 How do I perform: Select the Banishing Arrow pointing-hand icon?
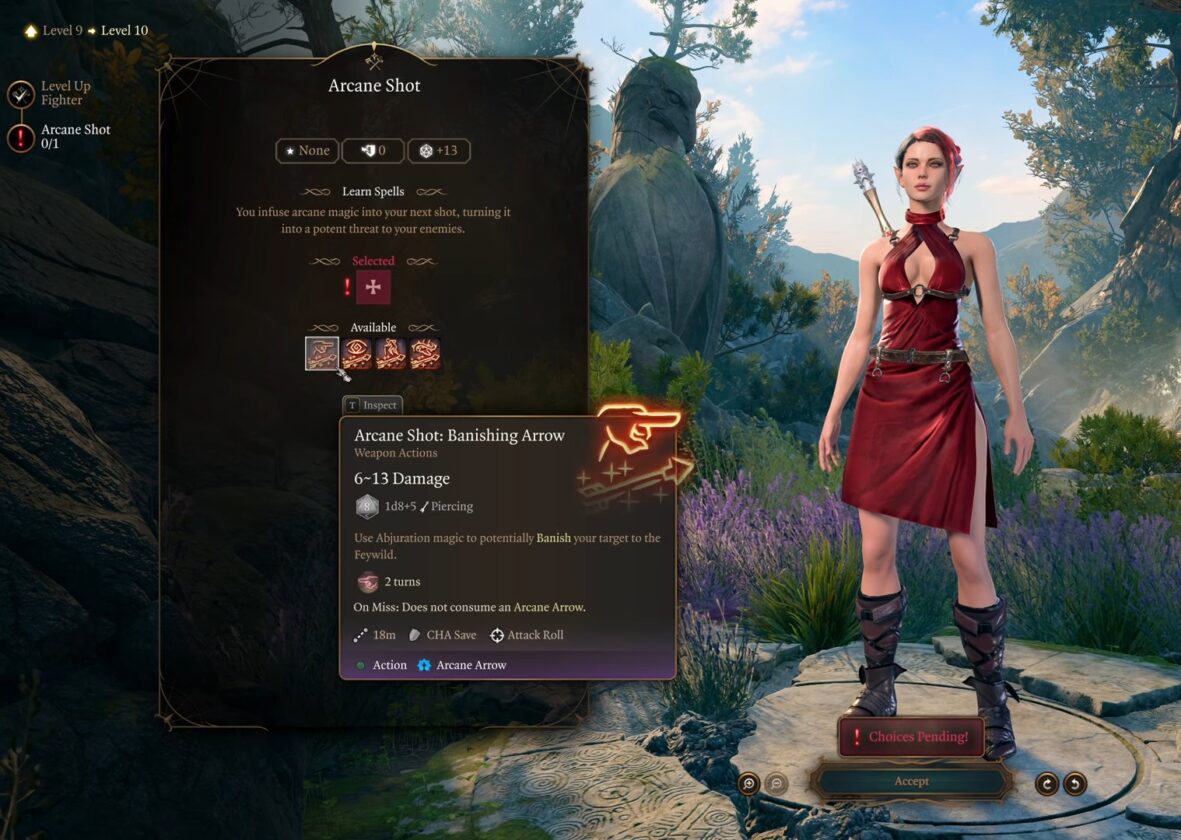pos(322,354)
